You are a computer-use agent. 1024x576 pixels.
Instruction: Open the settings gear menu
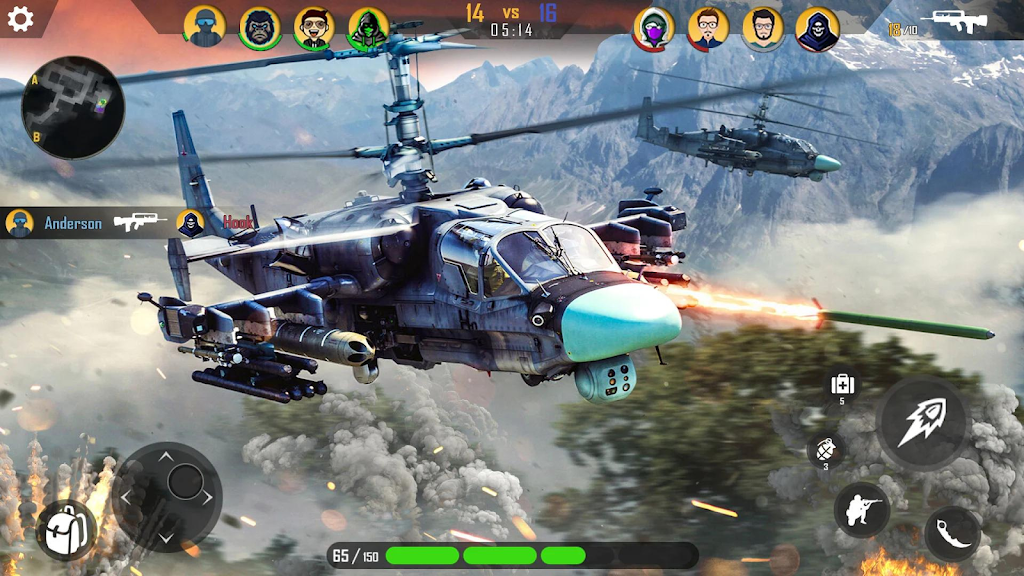pyautogui.click(x=20, y=19)
